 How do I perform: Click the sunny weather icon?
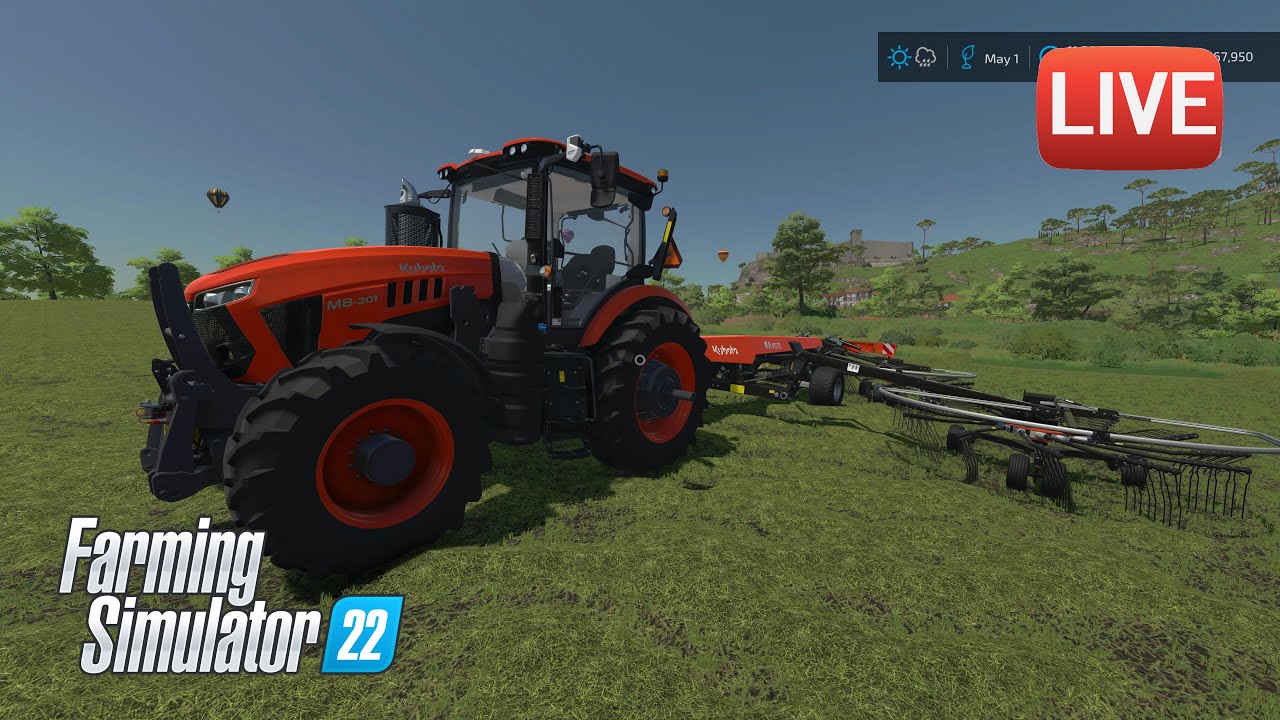point(899,58)
